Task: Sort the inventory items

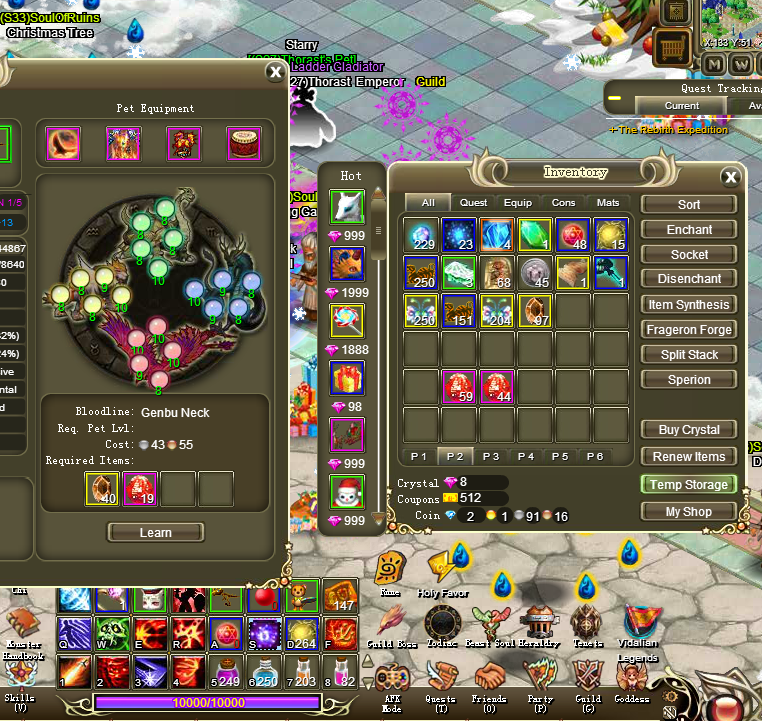Action: coord(689,204)
